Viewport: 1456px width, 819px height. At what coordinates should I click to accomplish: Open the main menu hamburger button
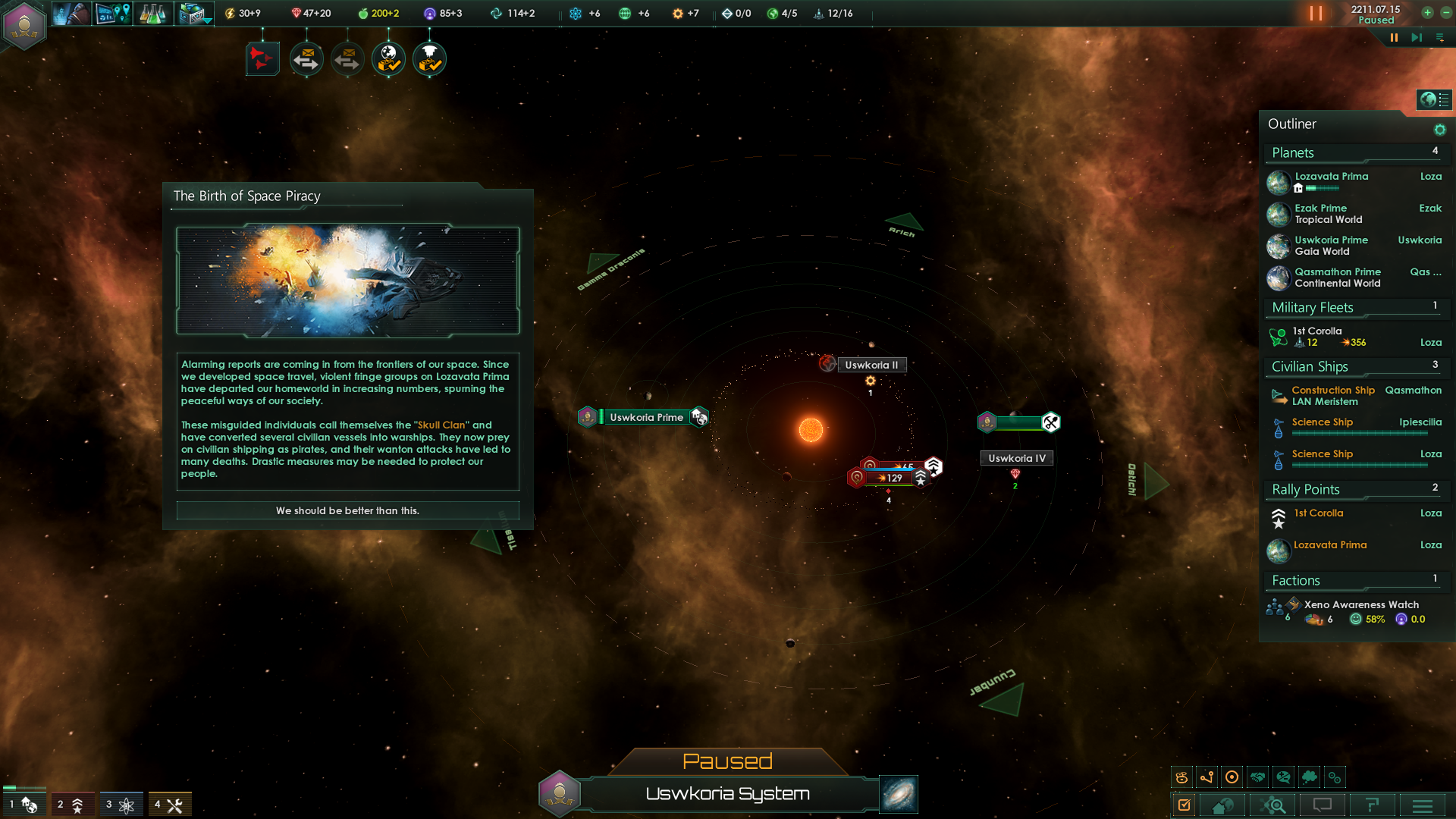click(x=1422, y=805)
